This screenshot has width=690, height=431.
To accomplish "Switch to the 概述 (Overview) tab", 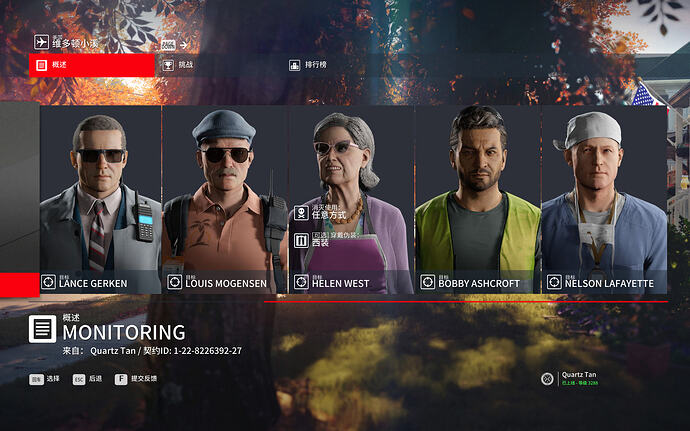I will click(x=92, y=65).
